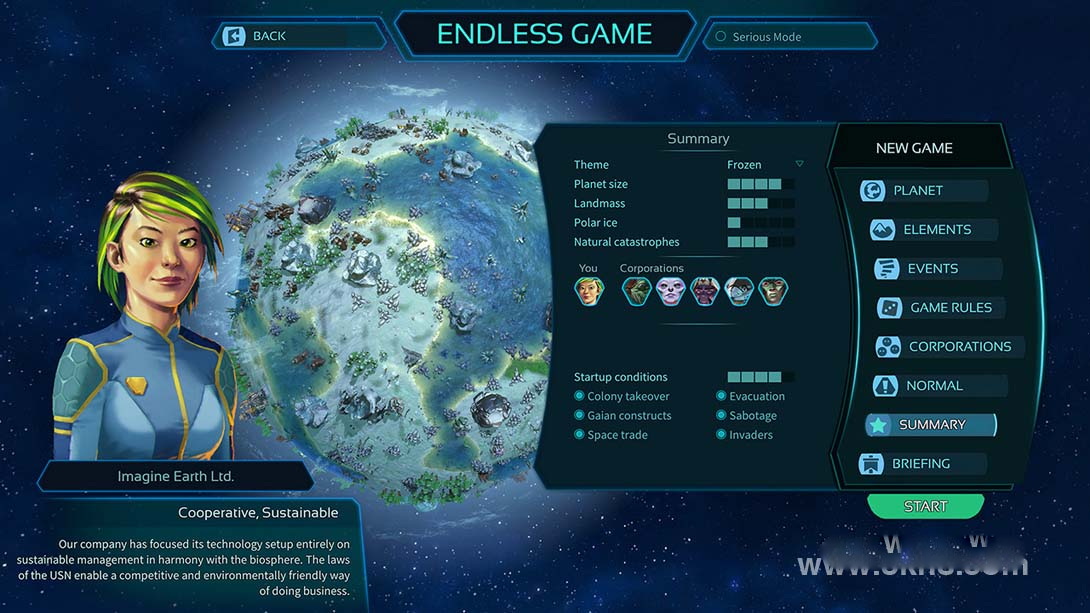This screenshot has height=613, width=1090.
Task: Select the Game Rules section
Action: click(949, 308)
